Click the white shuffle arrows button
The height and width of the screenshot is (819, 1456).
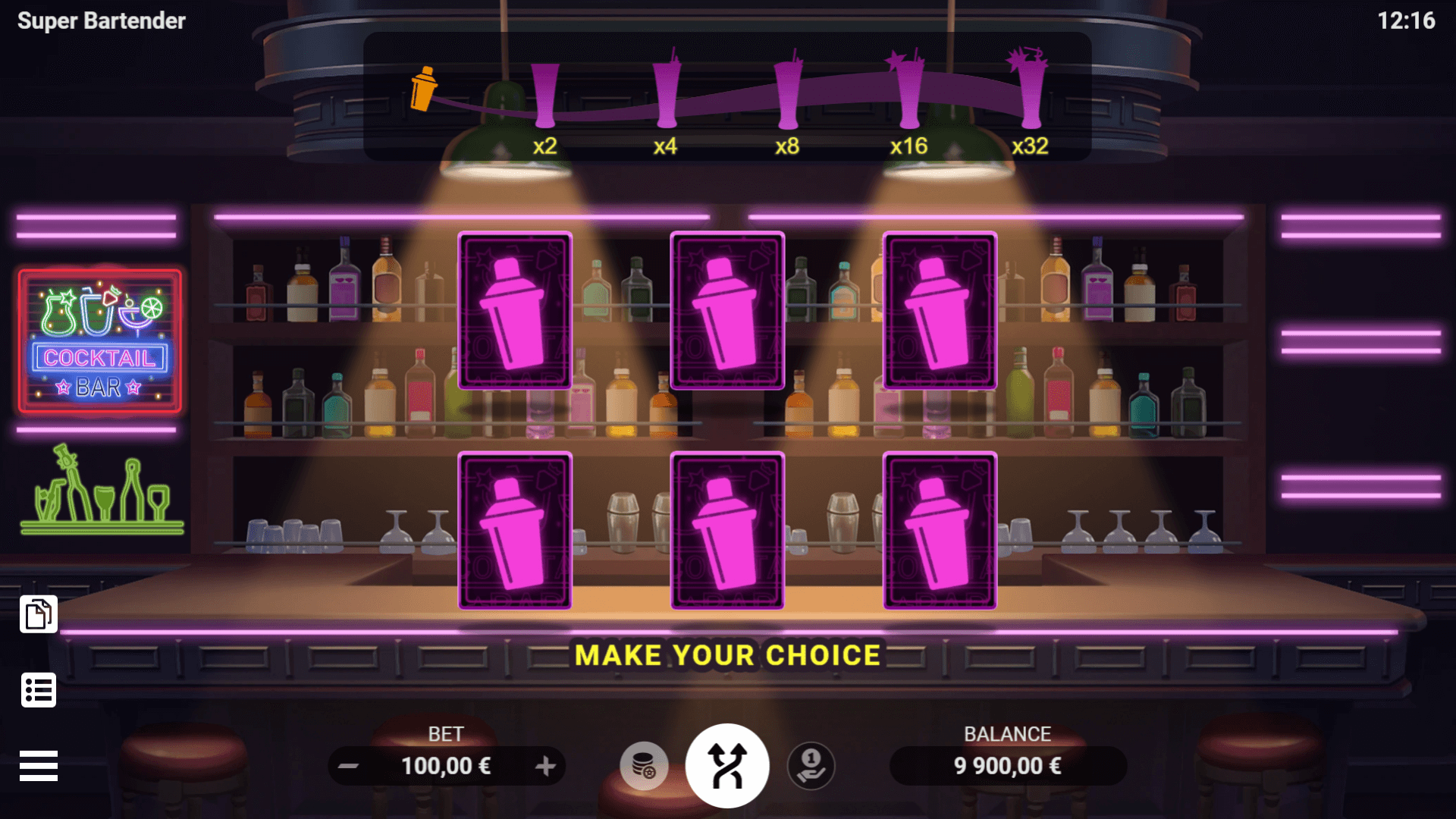pyautogui.click(x=727, y=766)
